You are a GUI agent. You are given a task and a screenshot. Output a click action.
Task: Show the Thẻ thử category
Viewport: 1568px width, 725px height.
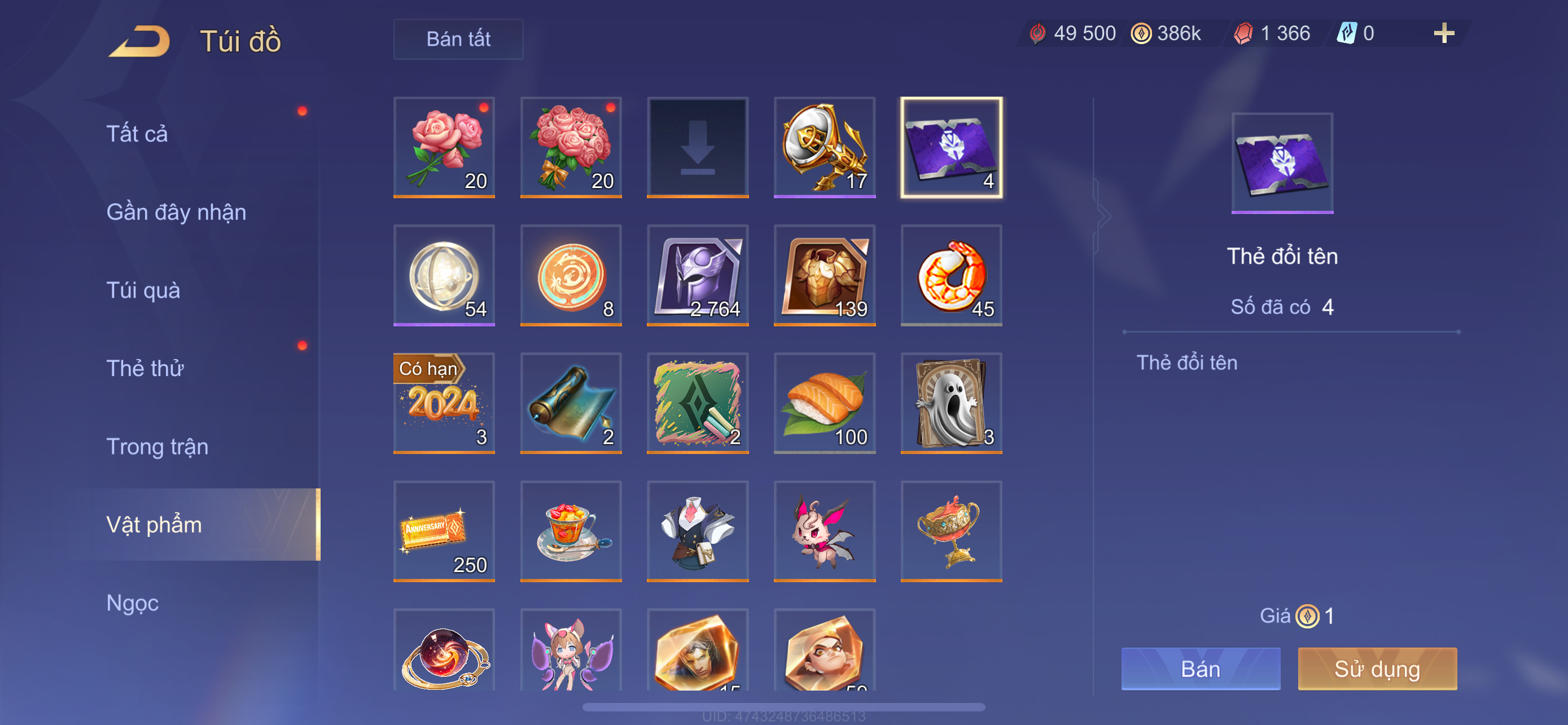point(145,368)
